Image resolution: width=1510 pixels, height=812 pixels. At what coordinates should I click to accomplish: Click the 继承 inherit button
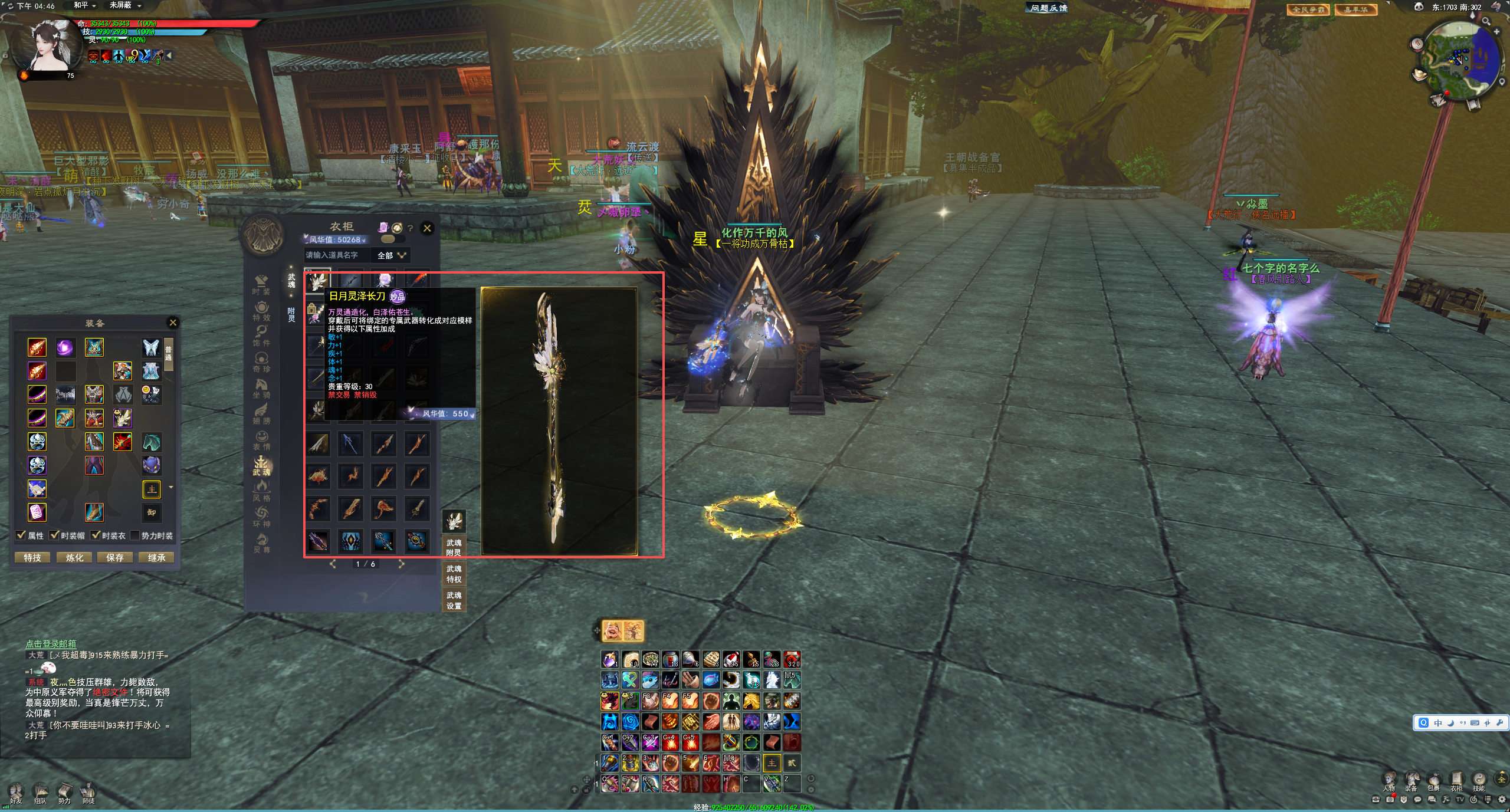[156, 557]
